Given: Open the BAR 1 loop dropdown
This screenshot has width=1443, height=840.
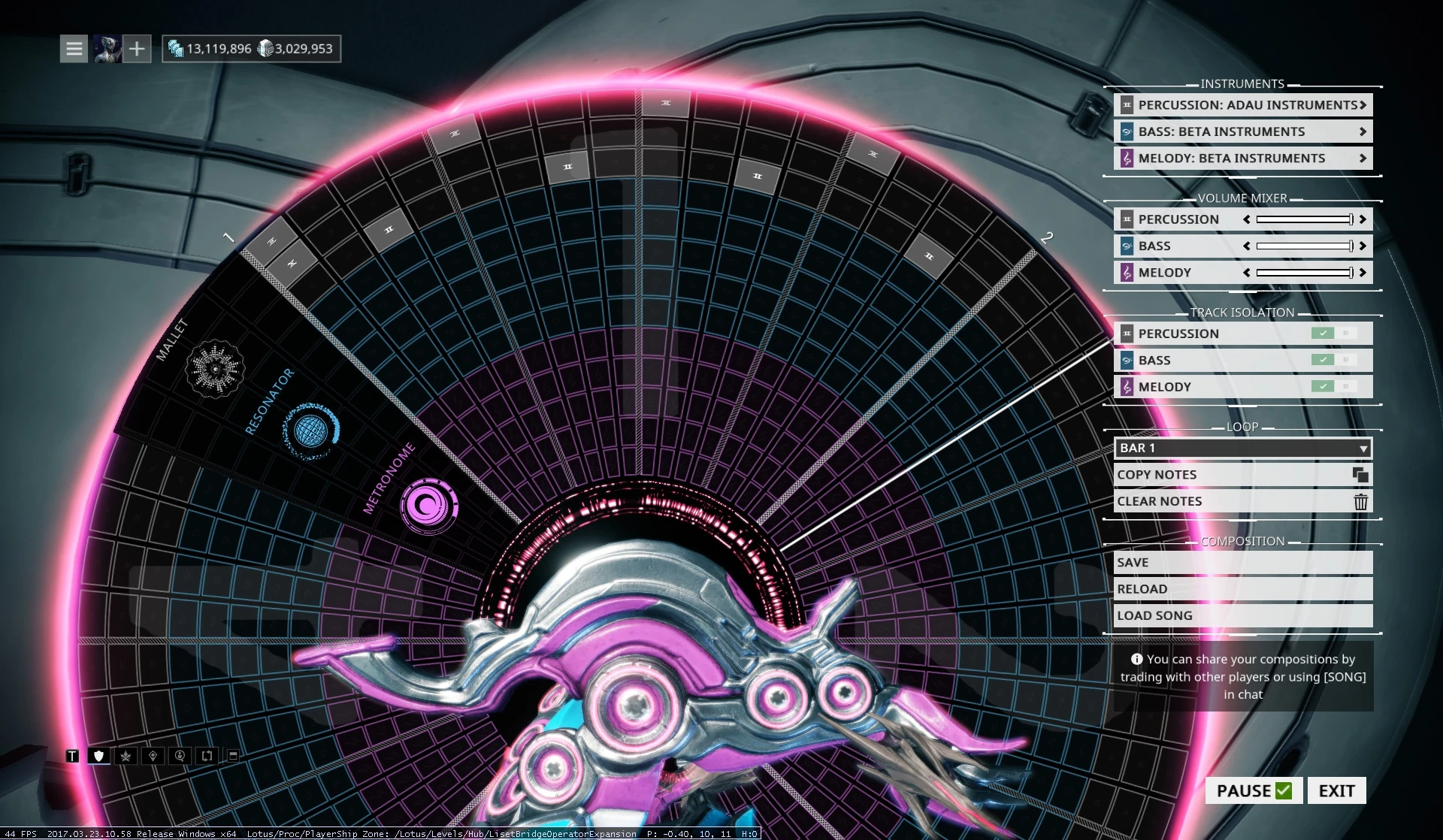Looking at the screenshot, I should click(x=1242, y=448).
